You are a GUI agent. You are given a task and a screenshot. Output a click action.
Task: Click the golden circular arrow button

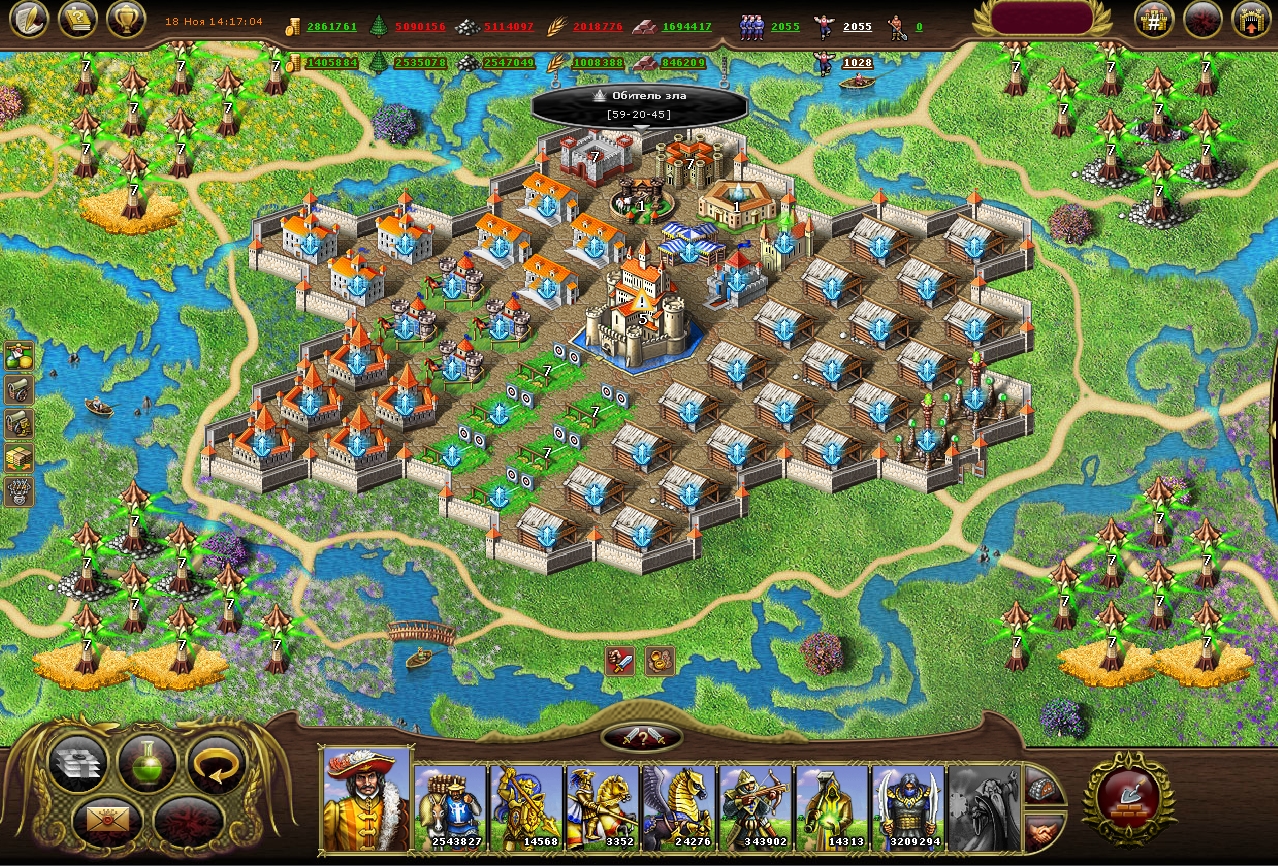tap(217, 764)
